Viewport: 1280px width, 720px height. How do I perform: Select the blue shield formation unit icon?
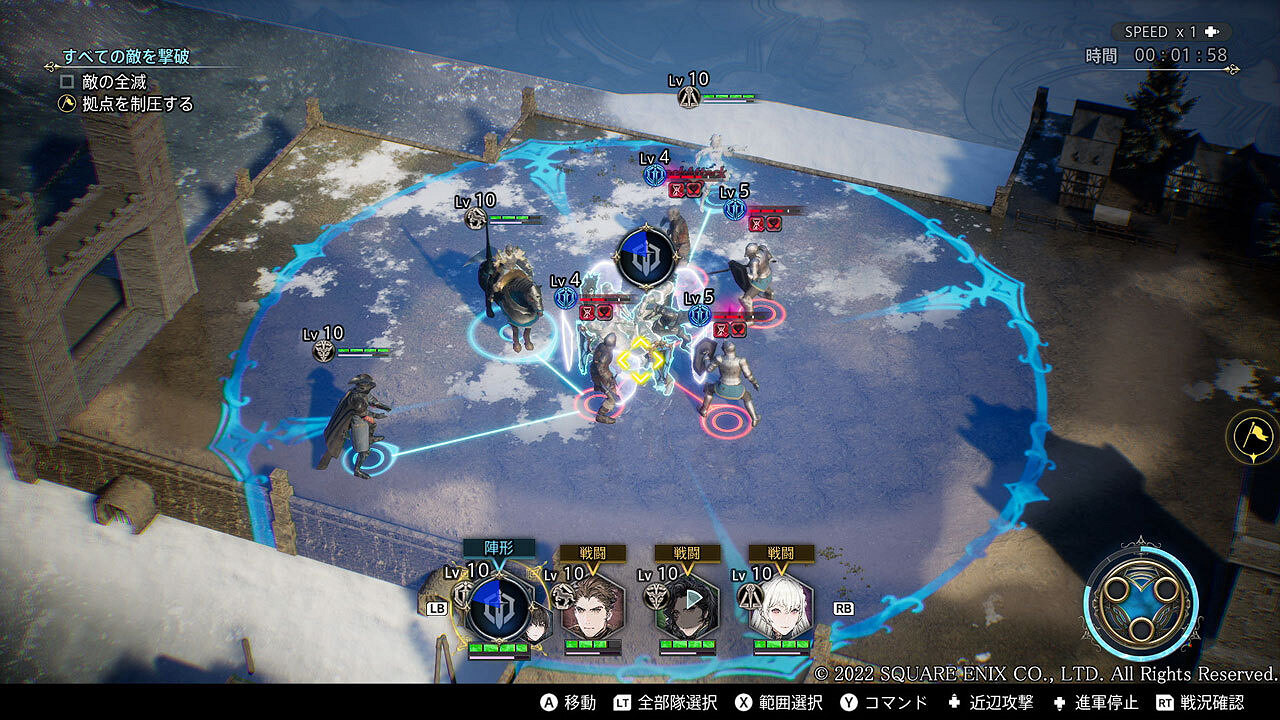(498, 608)
